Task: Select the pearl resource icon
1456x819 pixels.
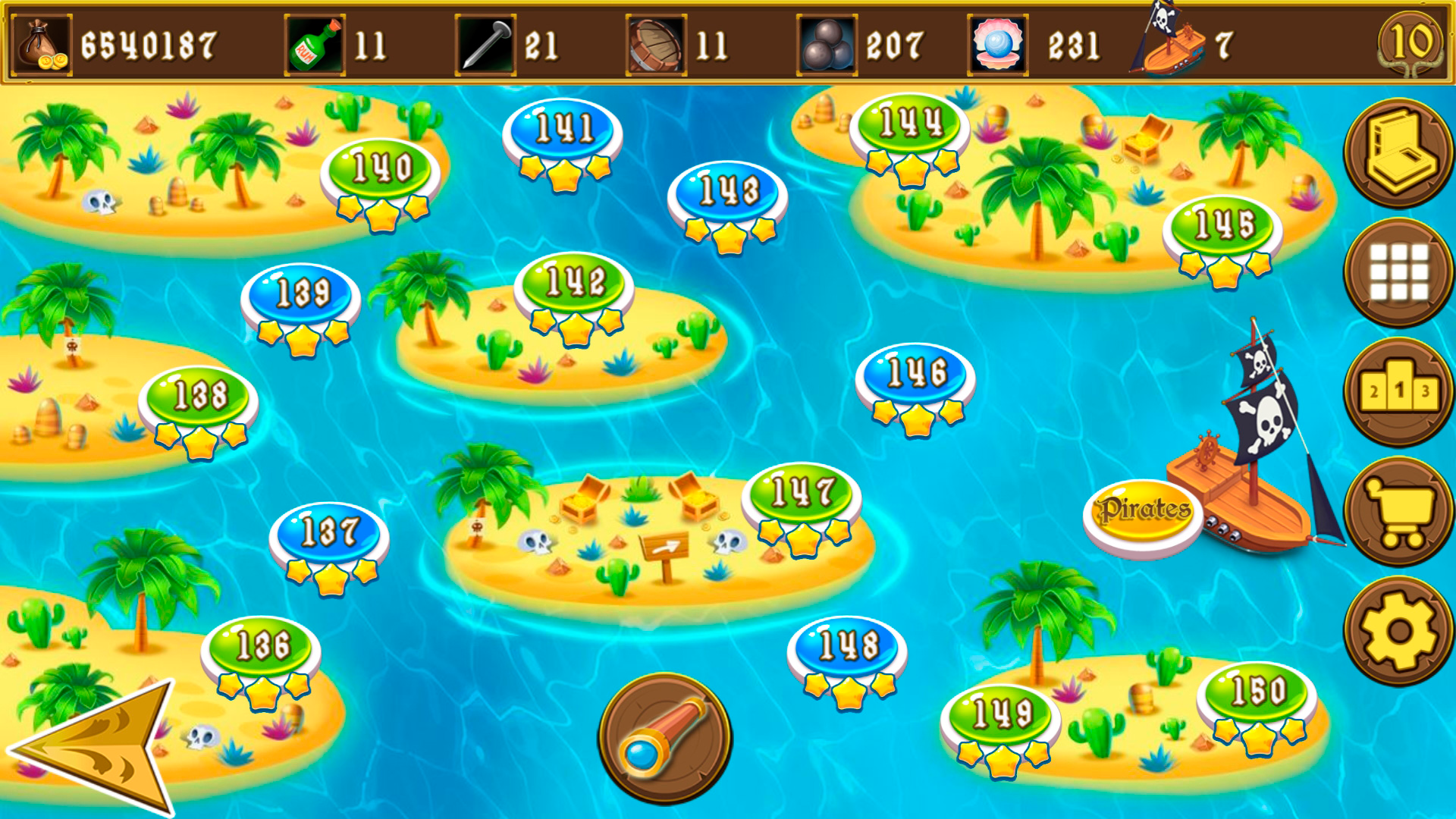Action: pyautogui.click(x=997, y=42)
